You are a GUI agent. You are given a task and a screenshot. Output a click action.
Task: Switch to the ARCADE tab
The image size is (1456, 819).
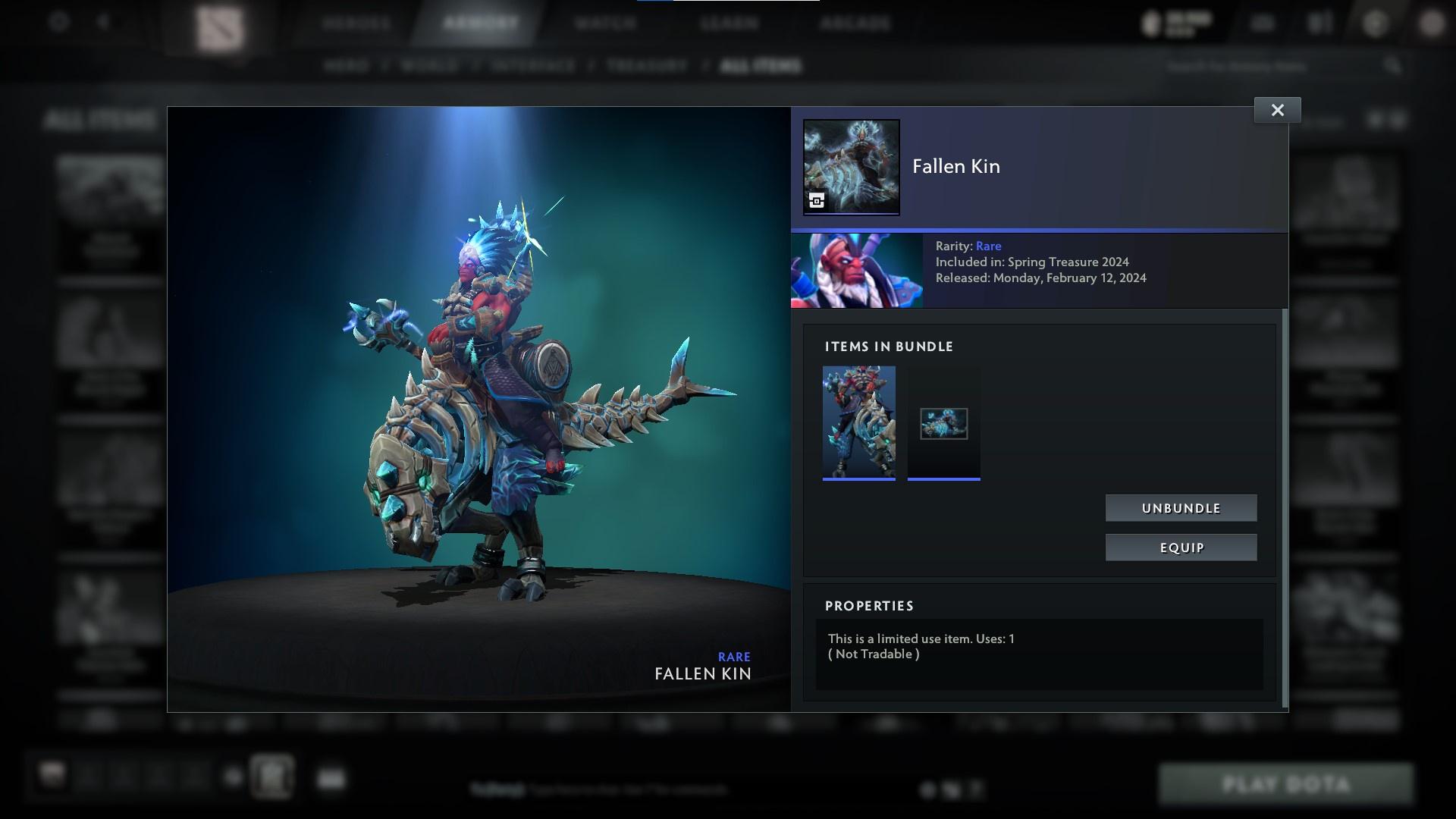tap(855, 23)
